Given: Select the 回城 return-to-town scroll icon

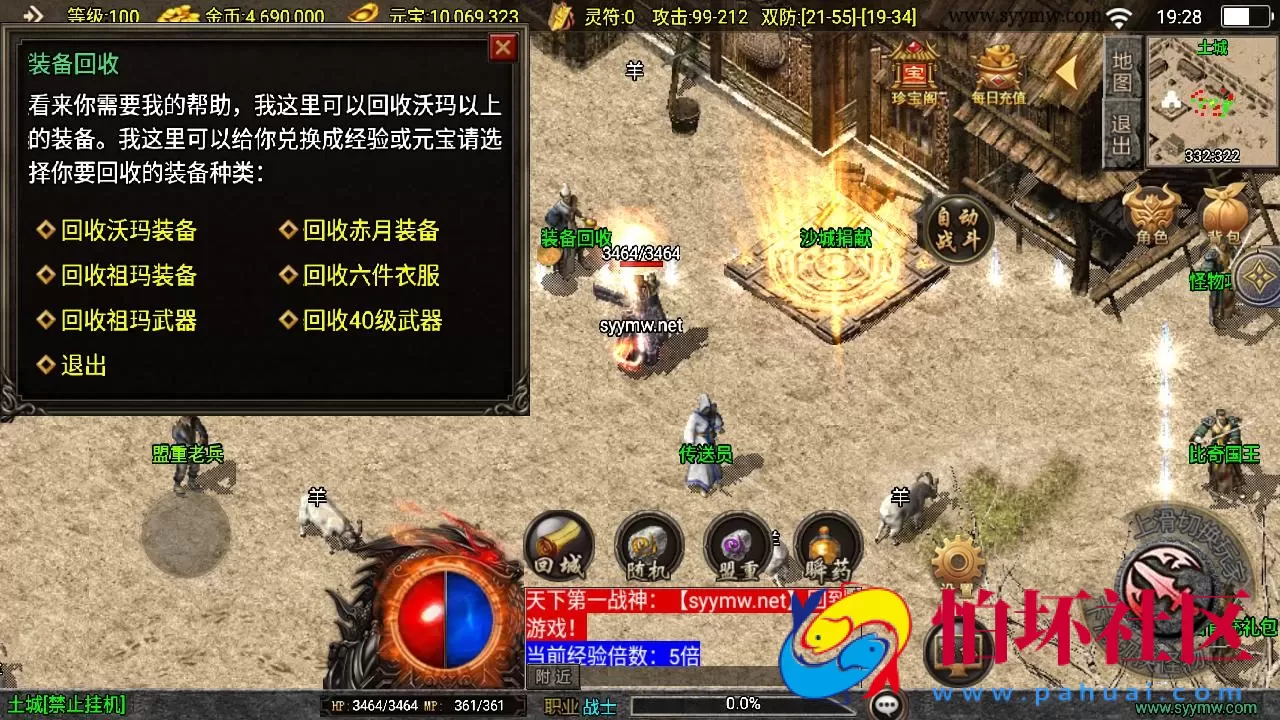Looking at the screenshot, I should point(557,546).
